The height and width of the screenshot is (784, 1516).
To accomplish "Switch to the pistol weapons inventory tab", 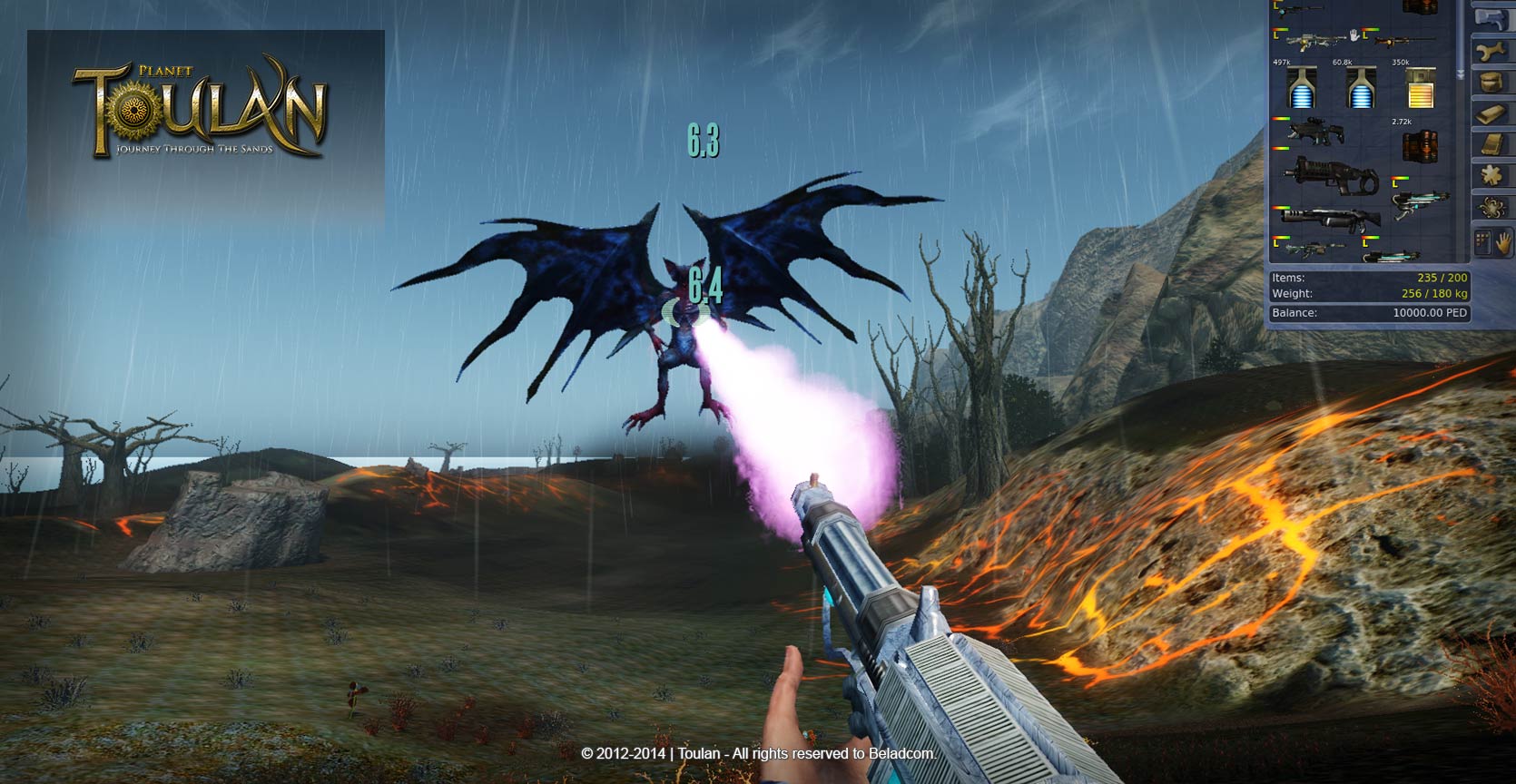I will pyautogui.click(x=1492, y=19).
